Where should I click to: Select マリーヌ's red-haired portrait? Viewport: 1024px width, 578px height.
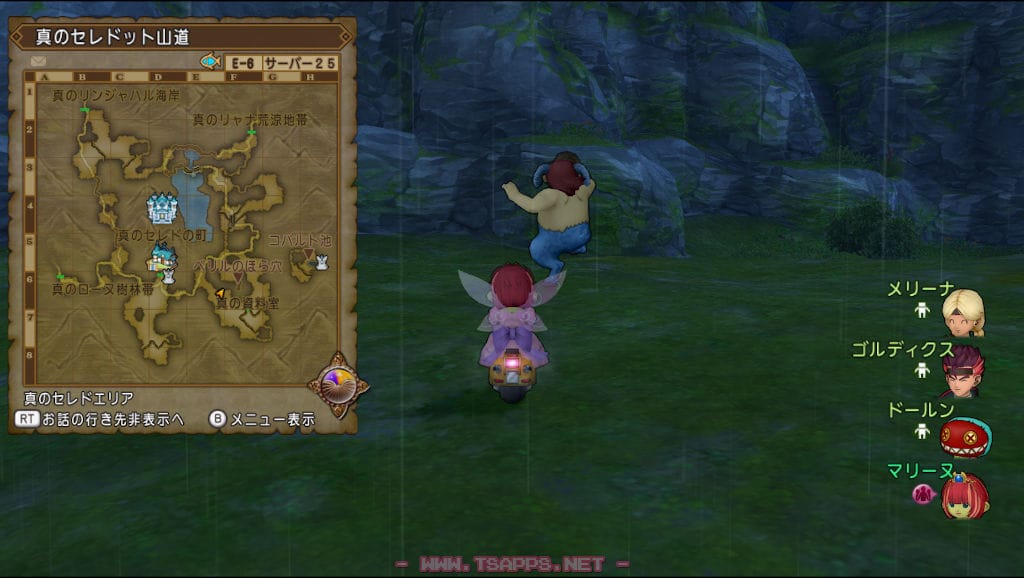pyautogui.click(x=964, y=496)
